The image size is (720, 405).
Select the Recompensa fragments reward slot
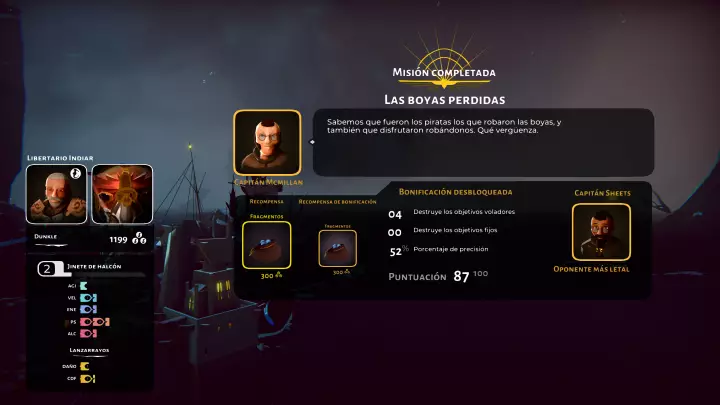[266, 245]
